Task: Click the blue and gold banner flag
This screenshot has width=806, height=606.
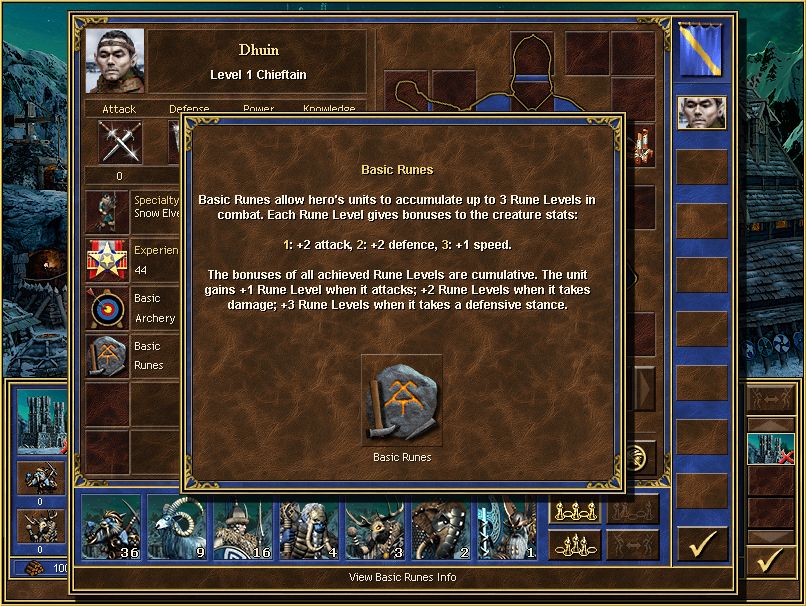Action: click(x=701, y=51)
